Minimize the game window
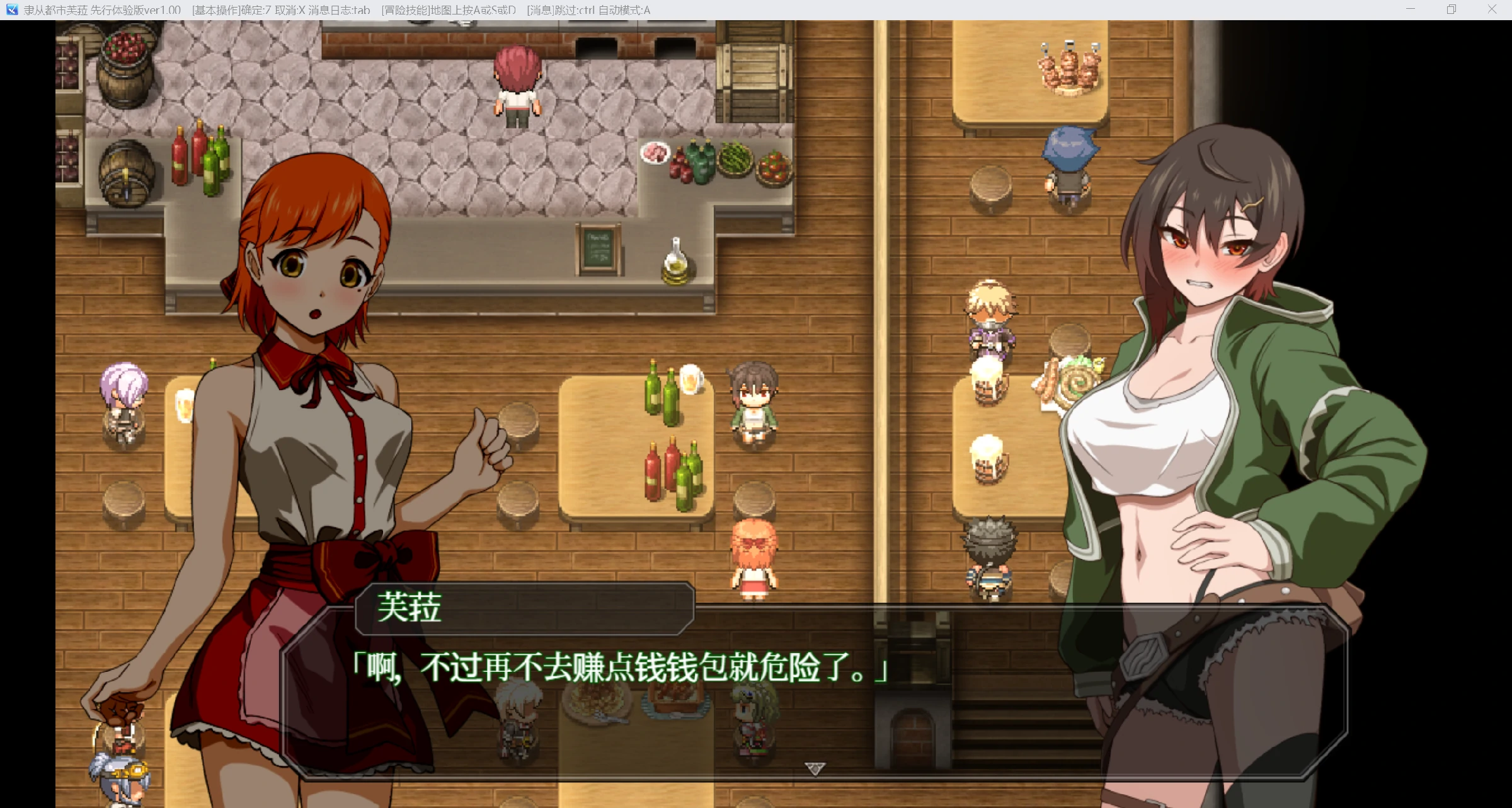The height and width of the screenshot is (808, 1512). pos(1411,9)
